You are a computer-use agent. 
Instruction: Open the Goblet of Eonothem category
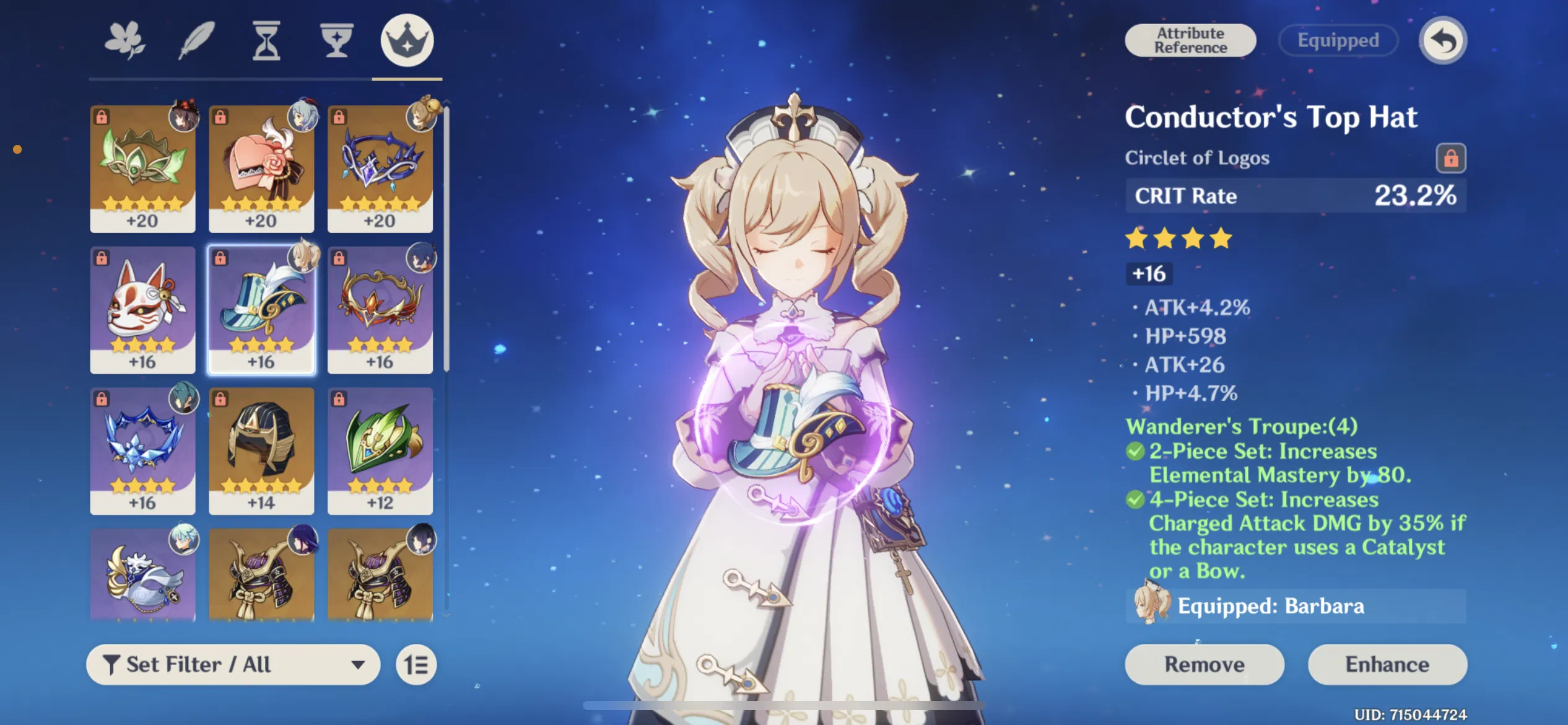click(x=336, y=40)
